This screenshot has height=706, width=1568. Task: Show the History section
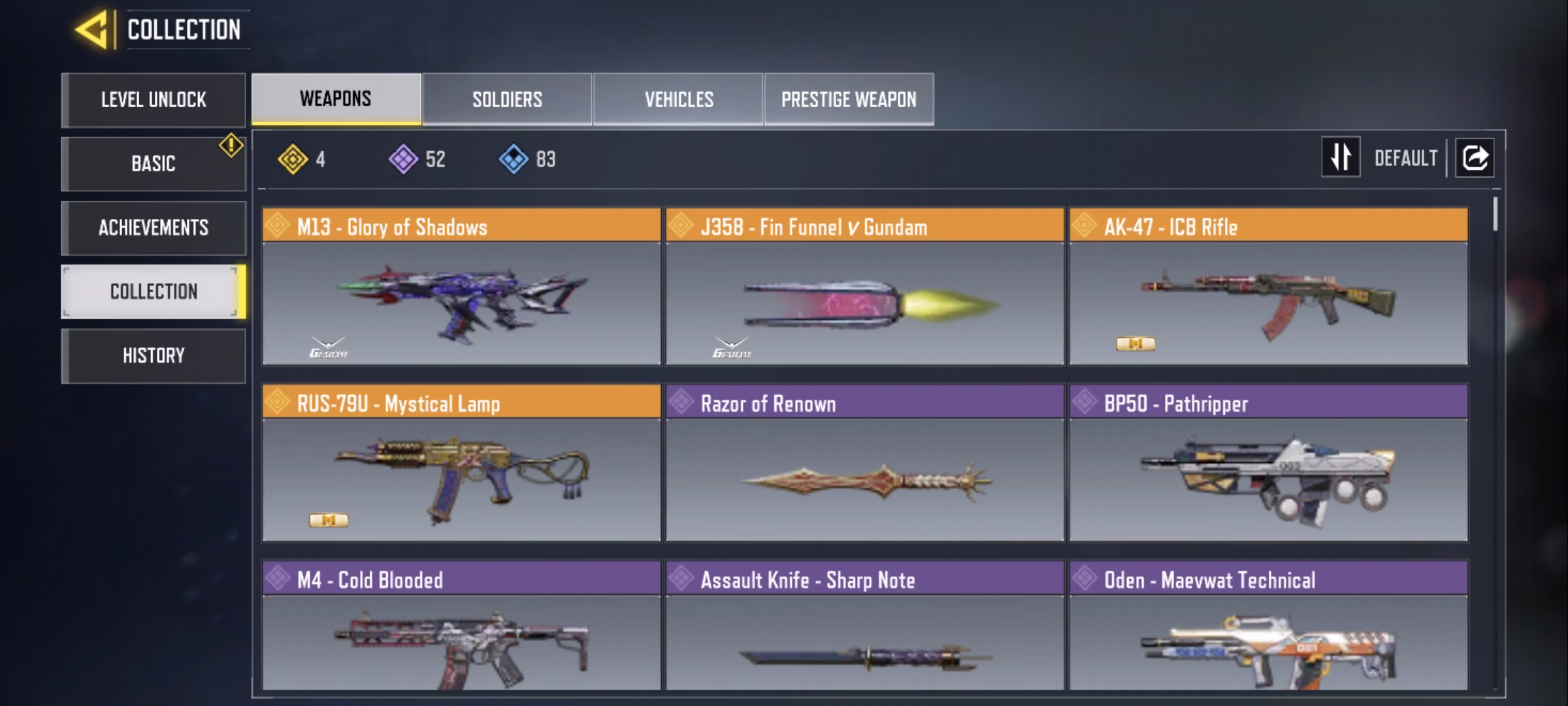click(154, 356)
